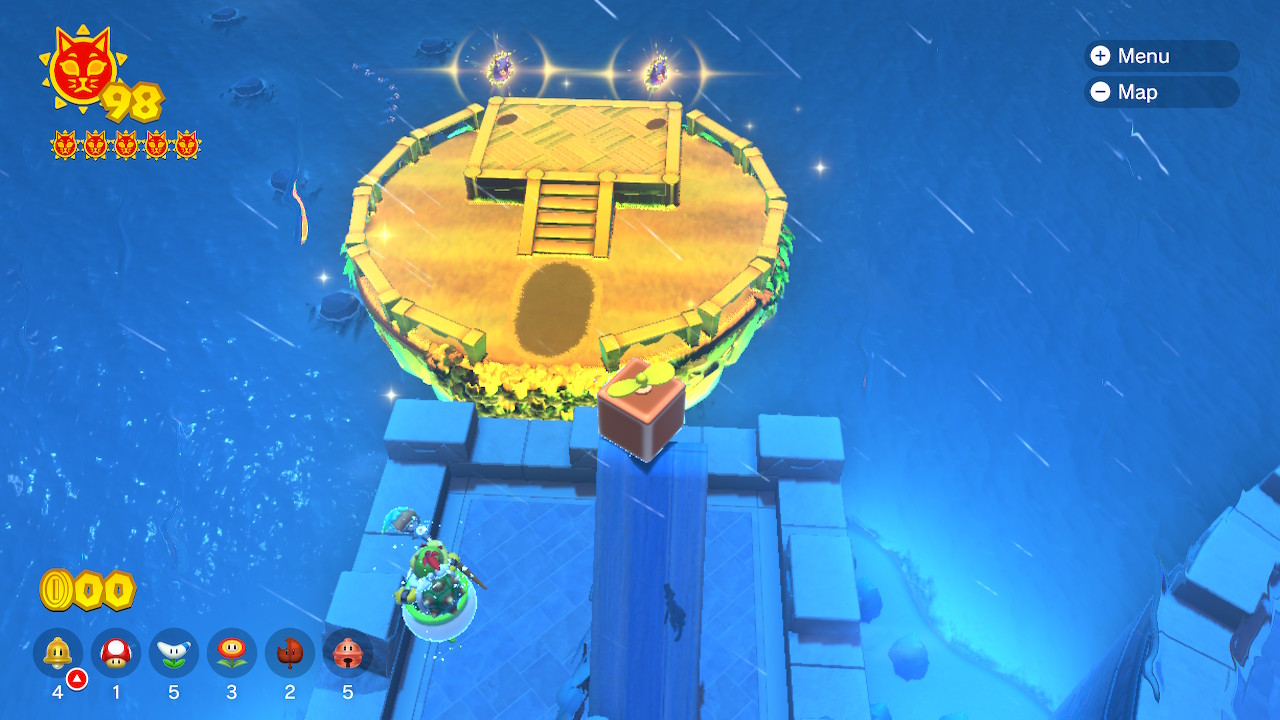Image resolution: width=1280 pixels, height=720 pixels.
Task: Use the Super Mushroom reserve item
Action: (116, 653)
